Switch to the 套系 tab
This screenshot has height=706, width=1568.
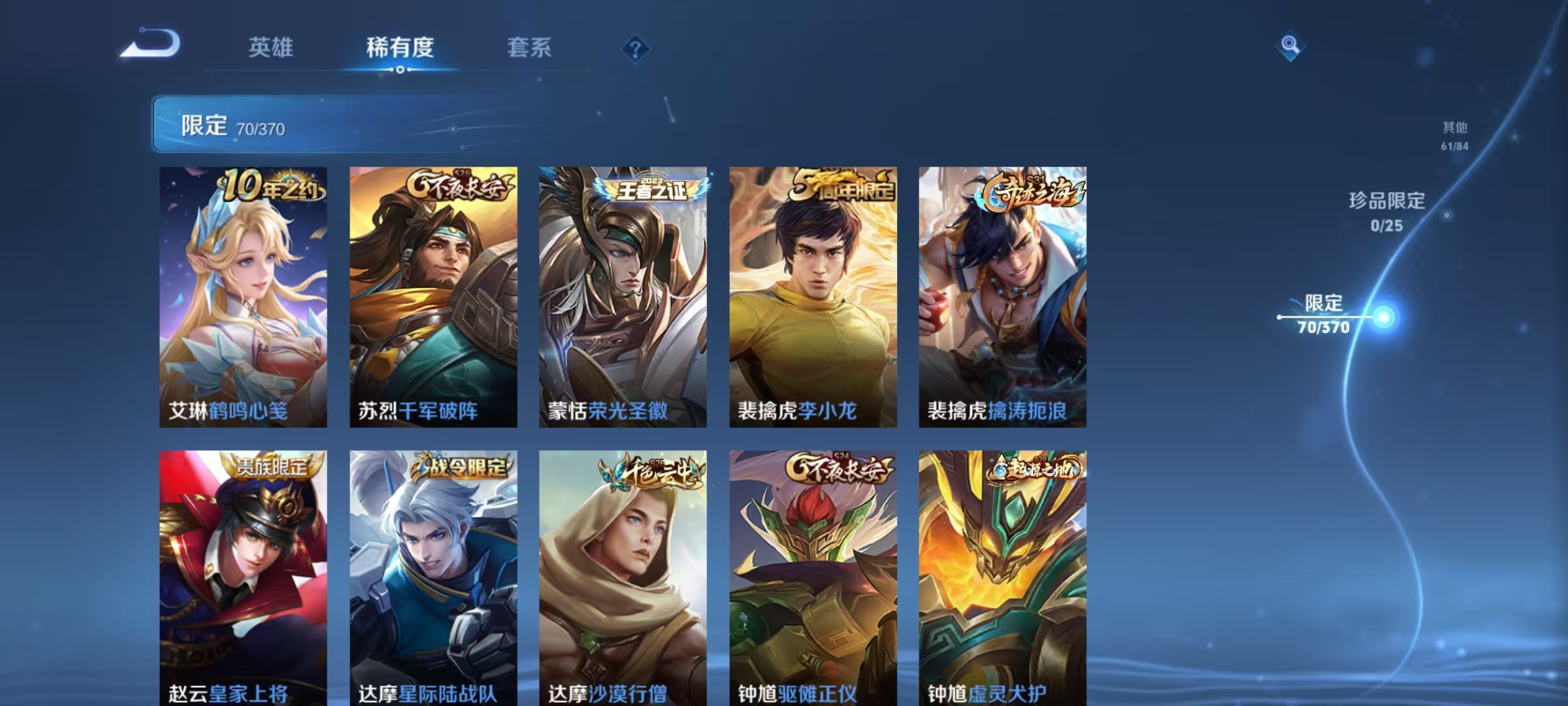[x=529, y=48]
